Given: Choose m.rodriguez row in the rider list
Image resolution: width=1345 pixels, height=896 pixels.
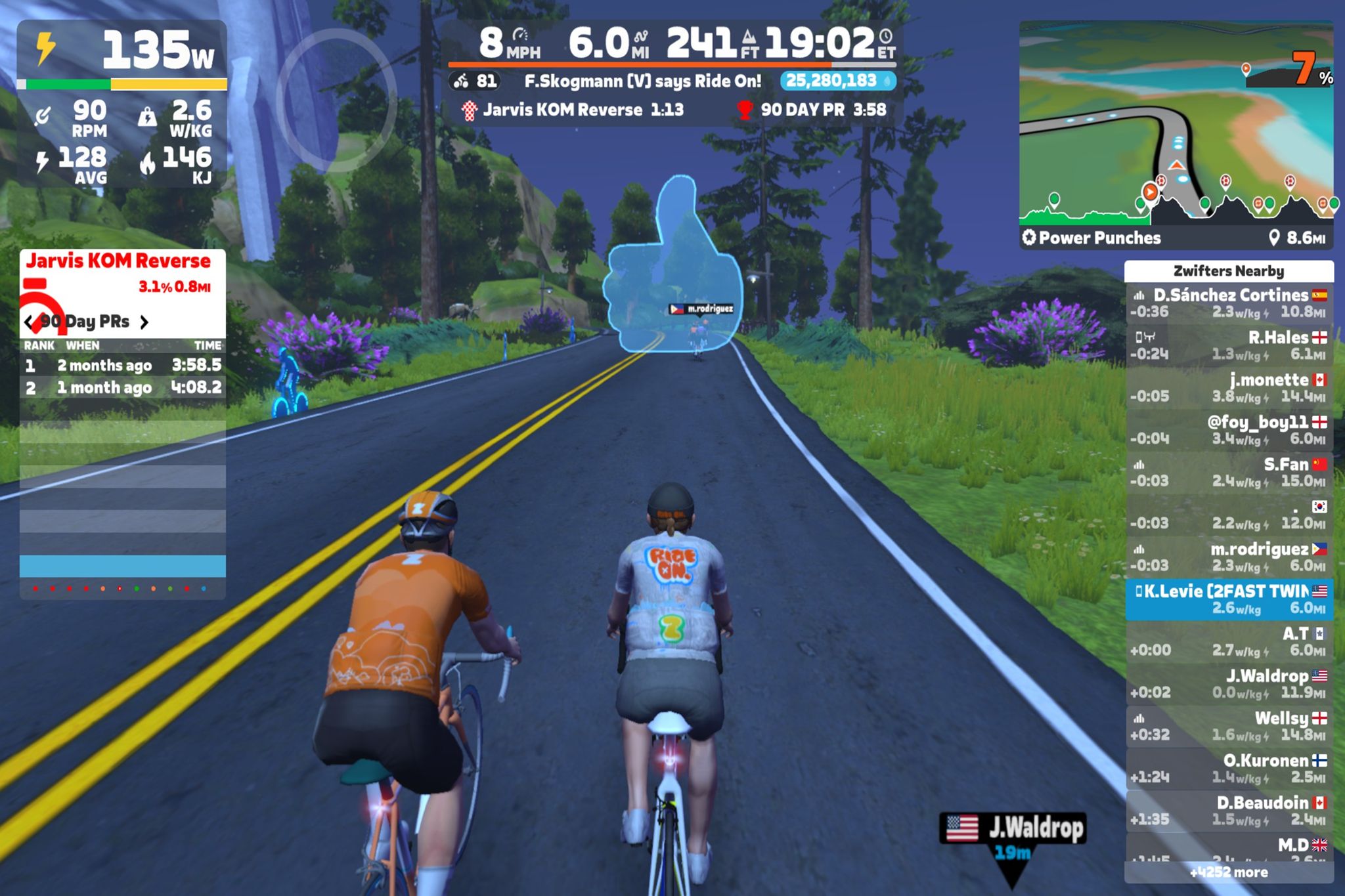Looking at the screenshot, I should (x=1228, y=557).
